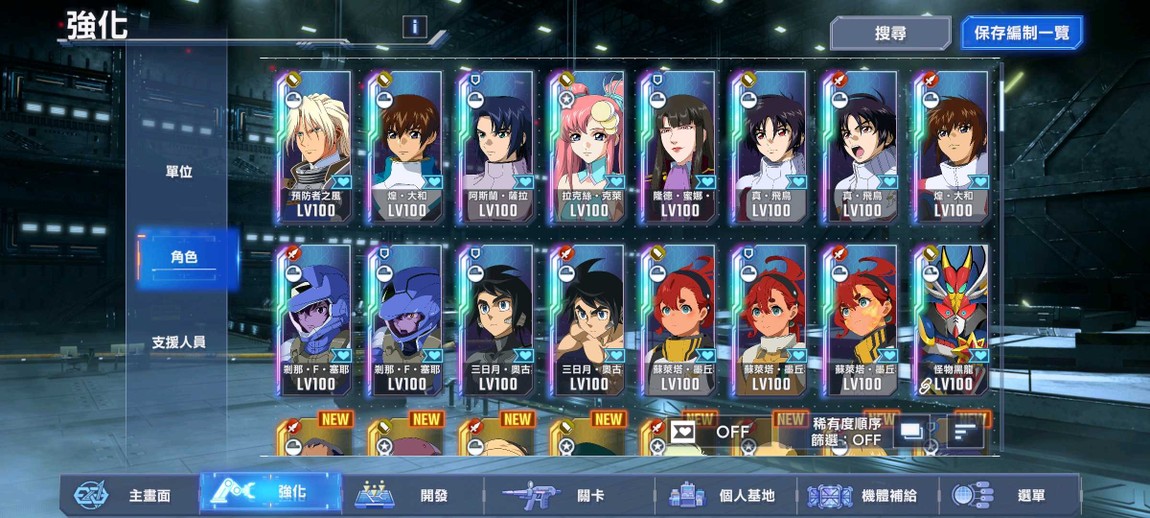Change the card display layout icon
This screenshot has height=518, width=1150.
912,432
